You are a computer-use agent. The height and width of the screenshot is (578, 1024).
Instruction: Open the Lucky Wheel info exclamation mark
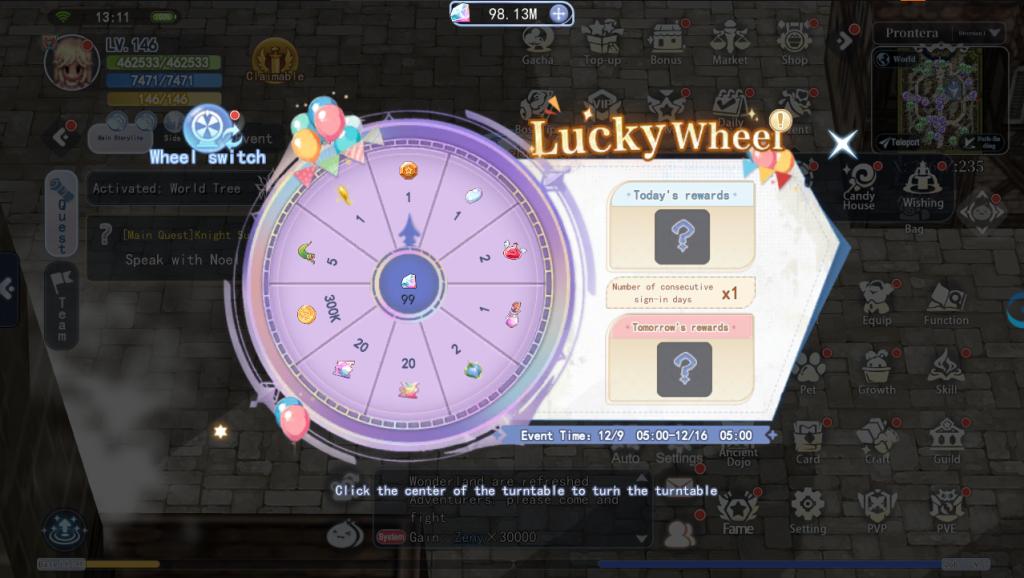pyautogui.click(x=781, y=121)
